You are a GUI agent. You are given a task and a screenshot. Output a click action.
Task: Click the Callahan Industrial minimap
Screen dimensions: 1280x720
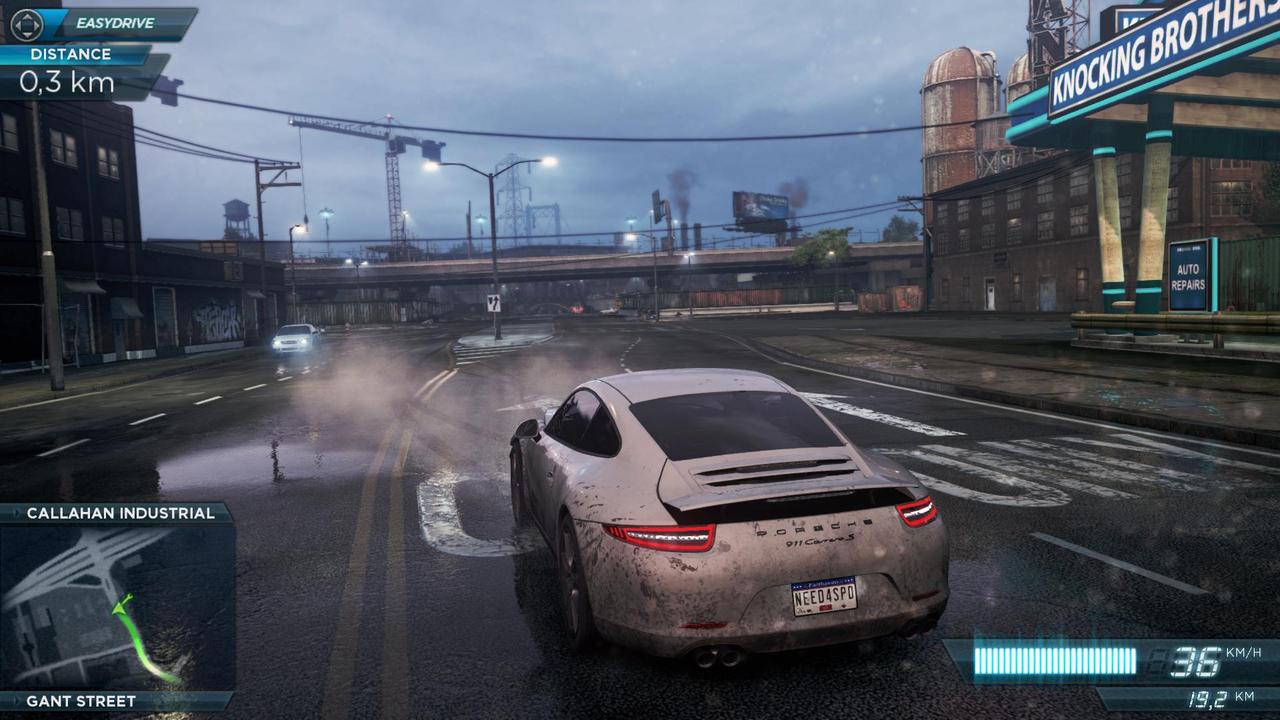click(x=117, y=606)
